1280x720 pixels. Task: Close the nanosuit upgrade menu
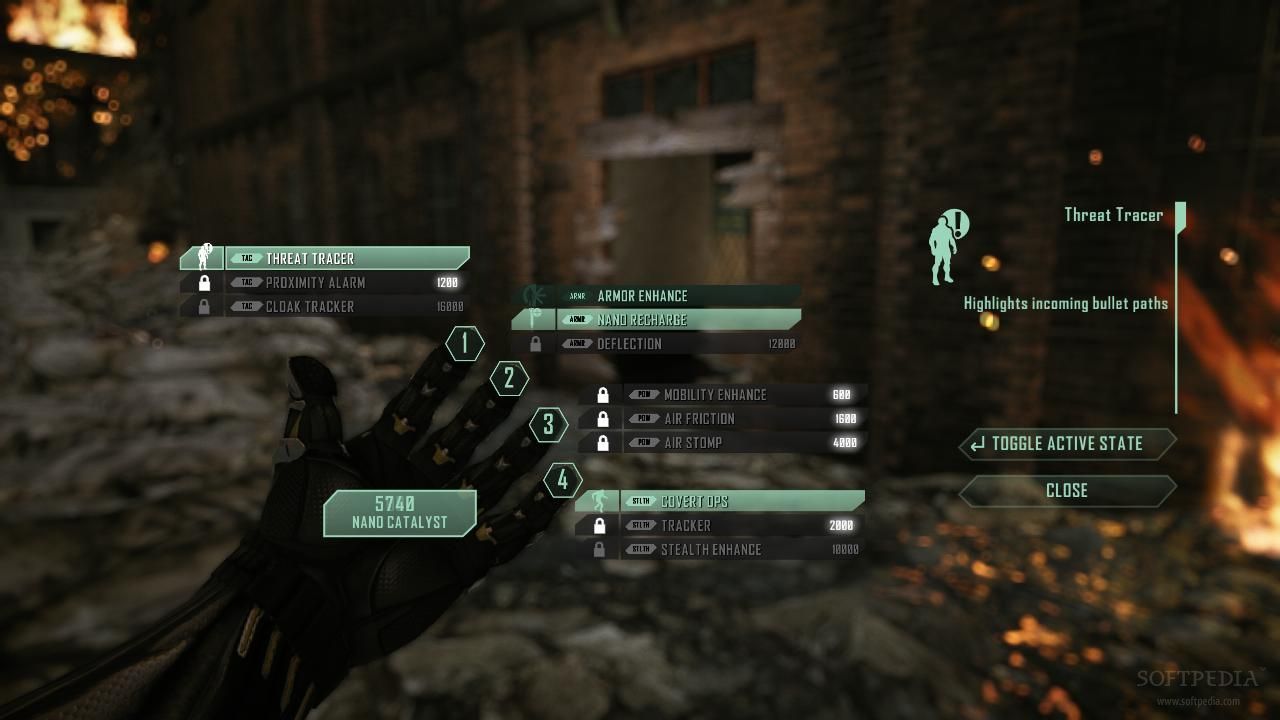tap(1067, 490)
